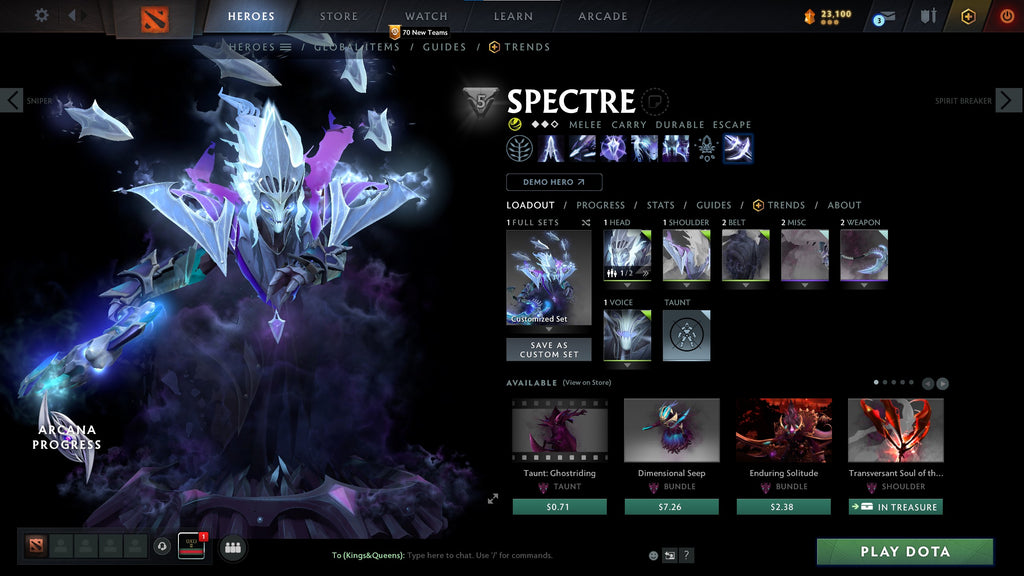The image size is (1024, 576).
Task: Open Arcana Progress panel
Action: pyautogui.click(x=66, y=437)
